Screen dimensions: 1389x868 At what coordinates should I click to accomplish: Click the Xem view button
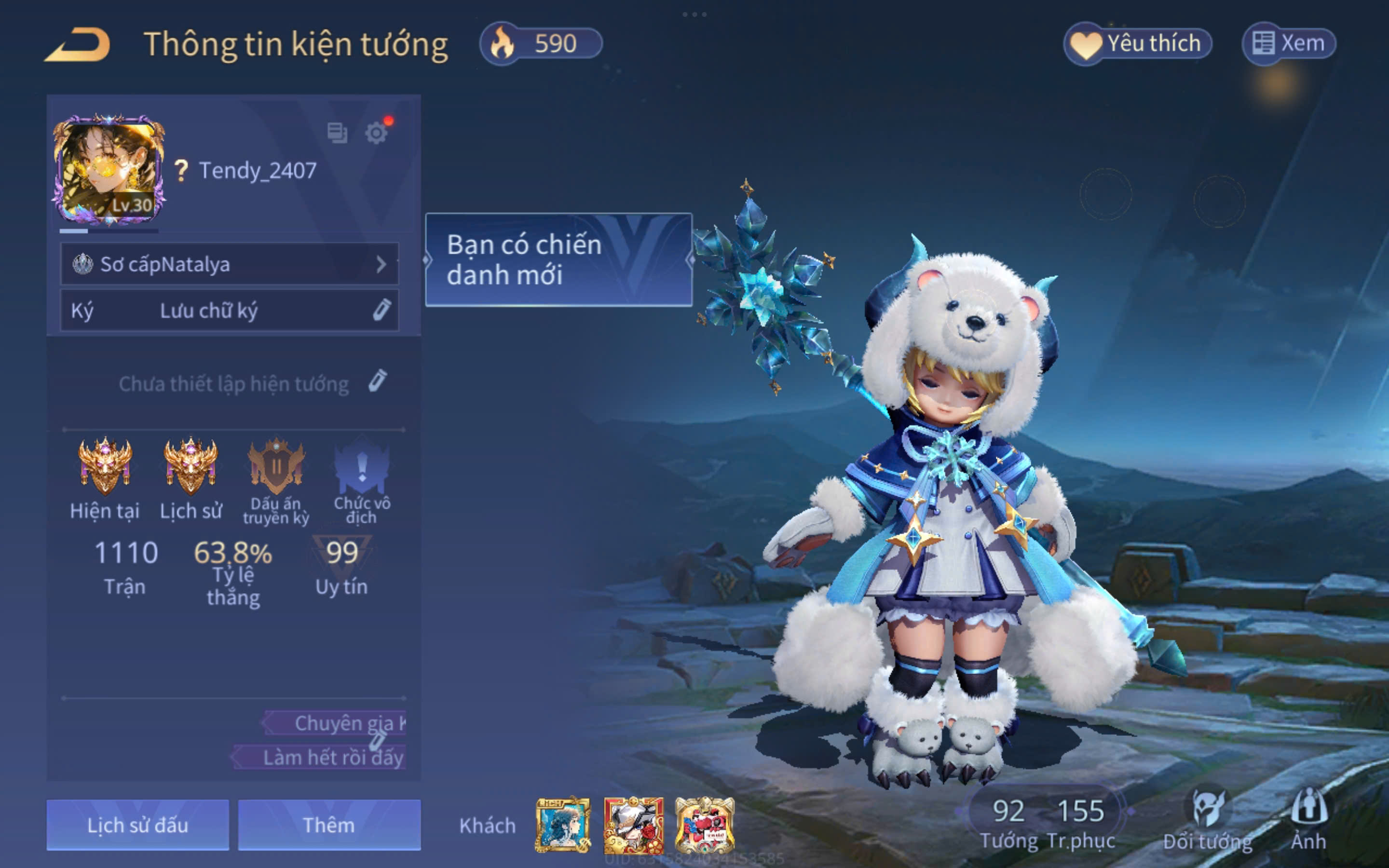[1289, 43]
